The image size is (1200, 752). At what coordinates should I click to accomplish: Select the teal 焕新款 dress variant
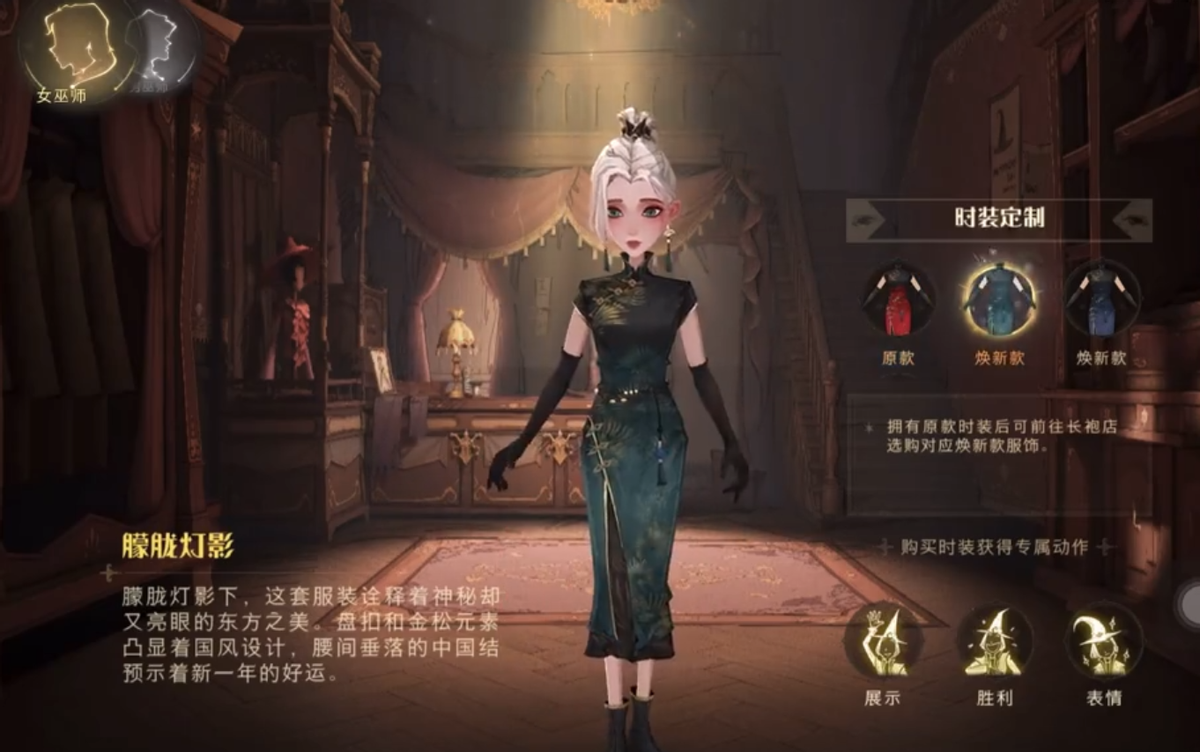tap(1000, 298)
